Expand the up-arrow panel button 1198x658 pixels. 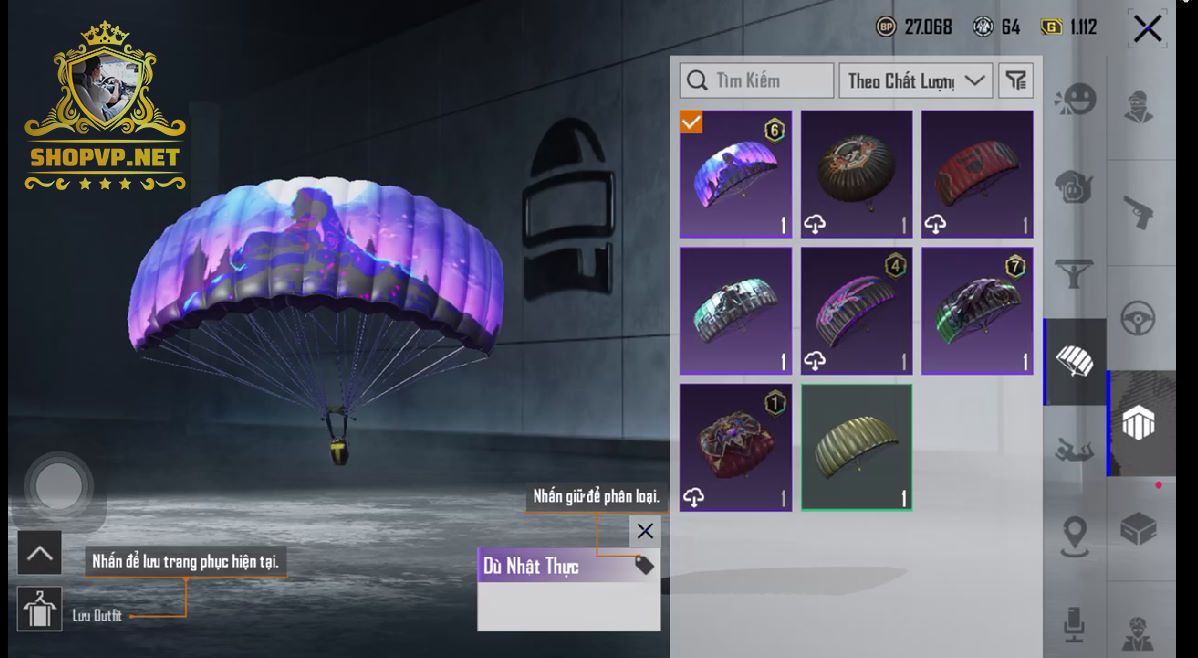pyautogui.click(x=39, y=553)
